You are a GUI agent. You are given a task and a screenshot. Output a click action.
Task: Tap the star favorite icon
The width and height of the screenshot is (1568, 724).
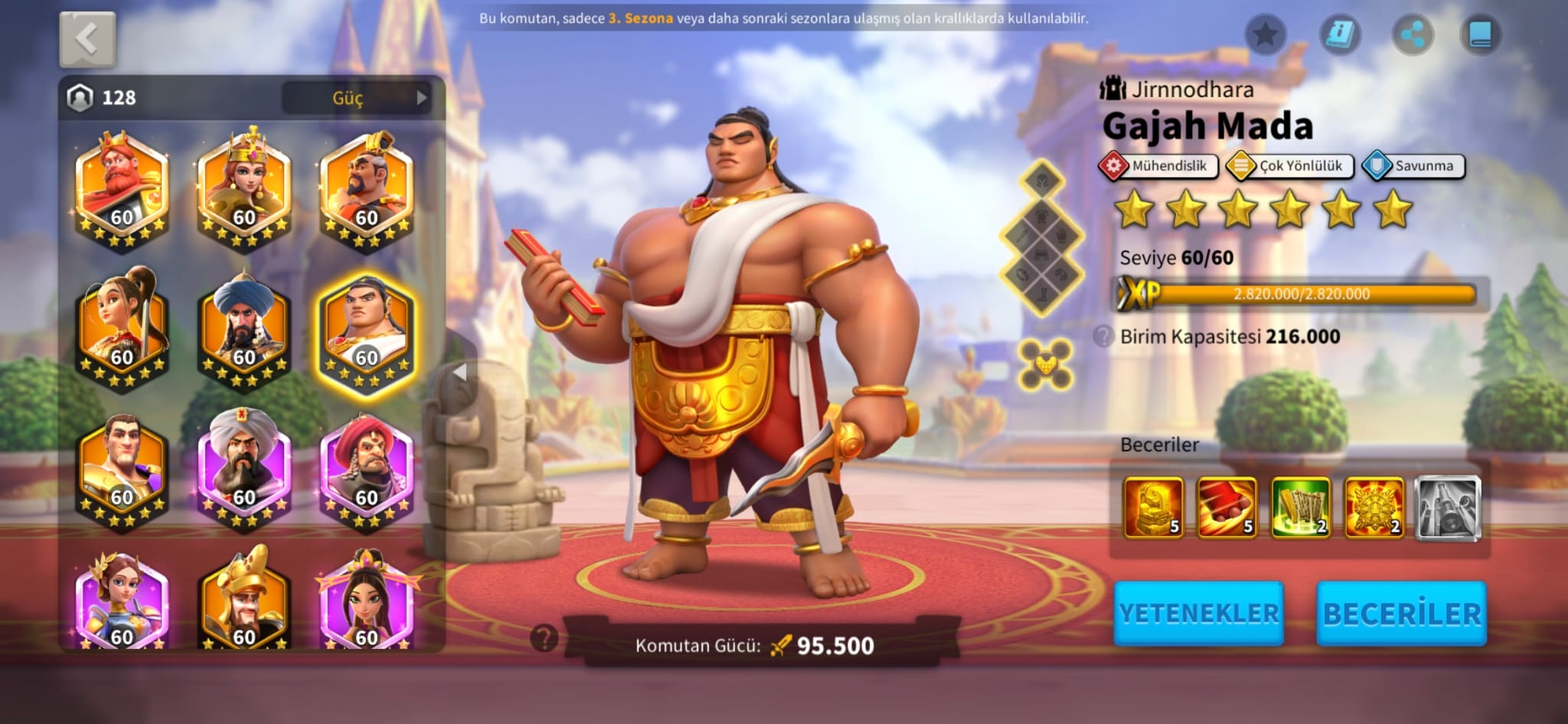pos(1265,34)
